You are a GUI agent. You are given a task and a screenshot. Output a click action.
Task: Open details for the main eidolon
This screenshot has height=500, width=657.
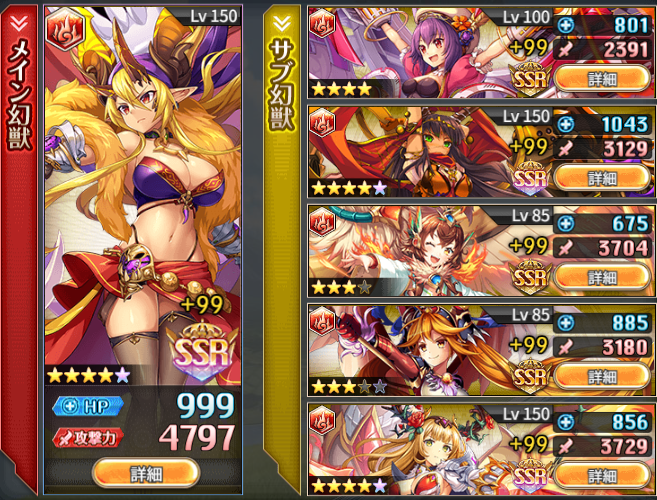tap(146, 473)
